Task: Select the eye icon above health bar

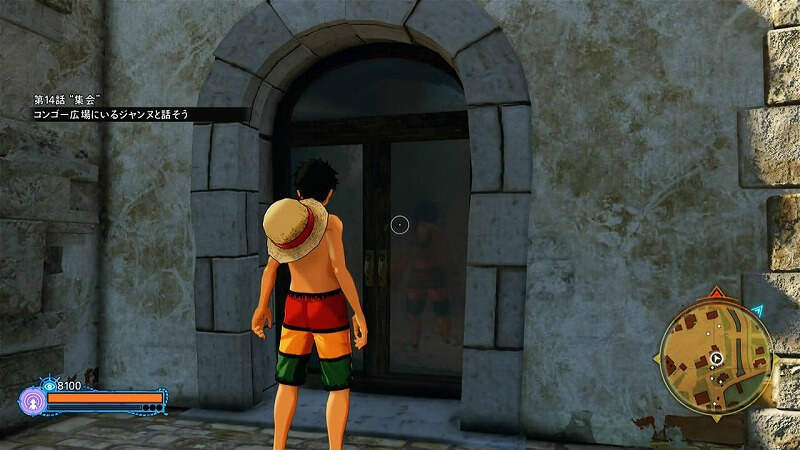Action: [x=48, y=385]
